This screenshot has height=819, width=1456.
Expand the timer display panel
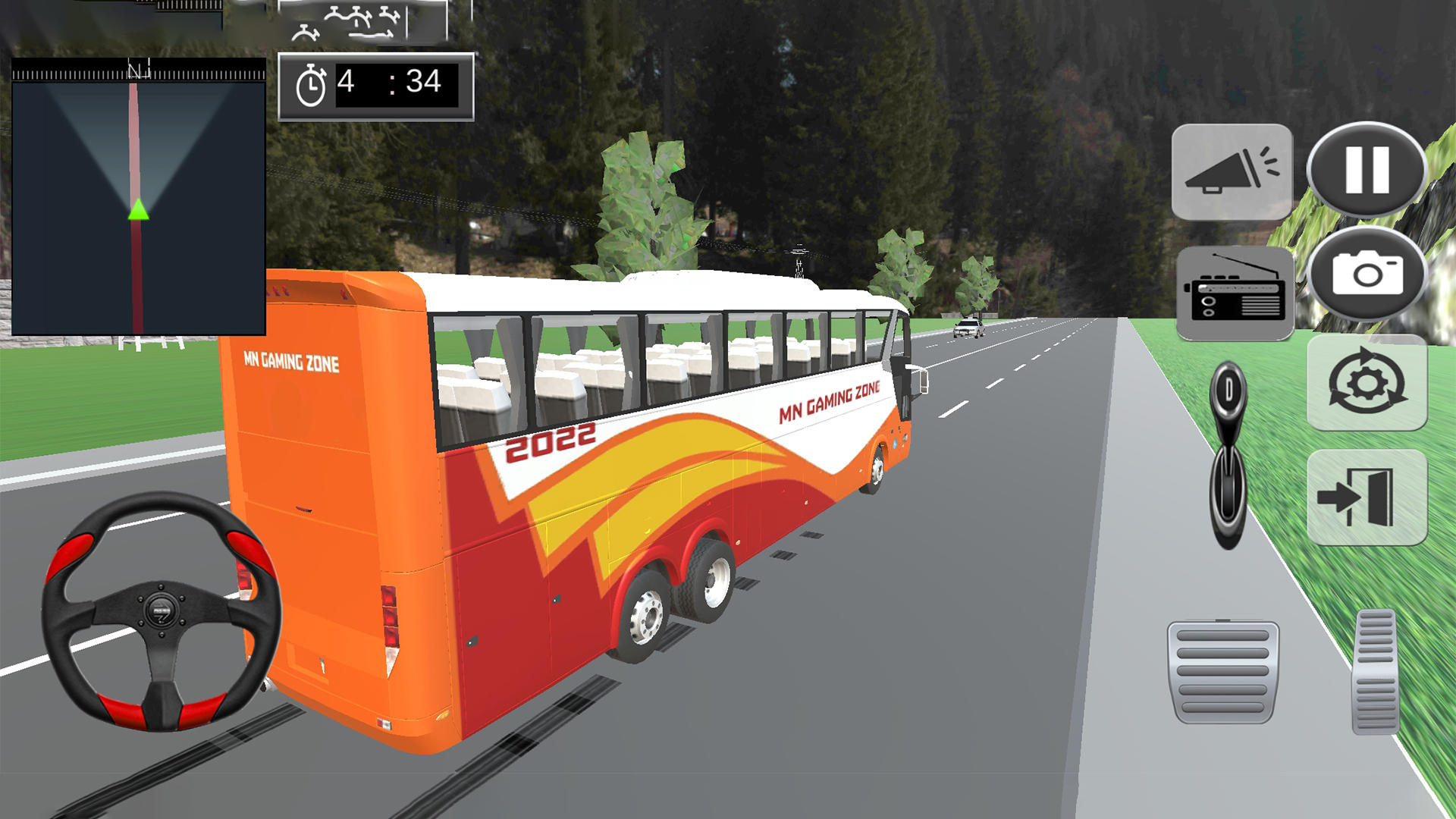[x=377, y=83]
